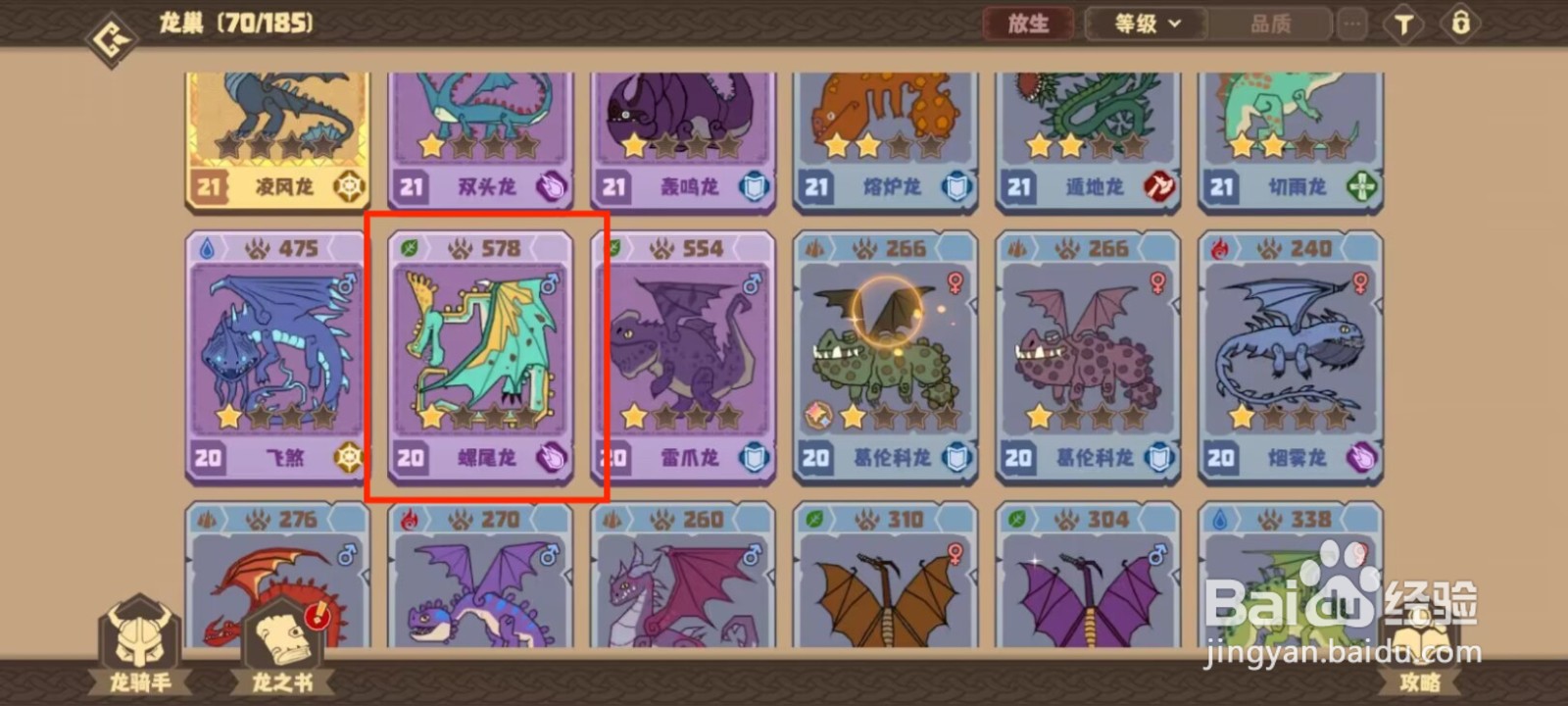
Task: Click the red axe icon on 通地龙 card
Action: 1156,187
